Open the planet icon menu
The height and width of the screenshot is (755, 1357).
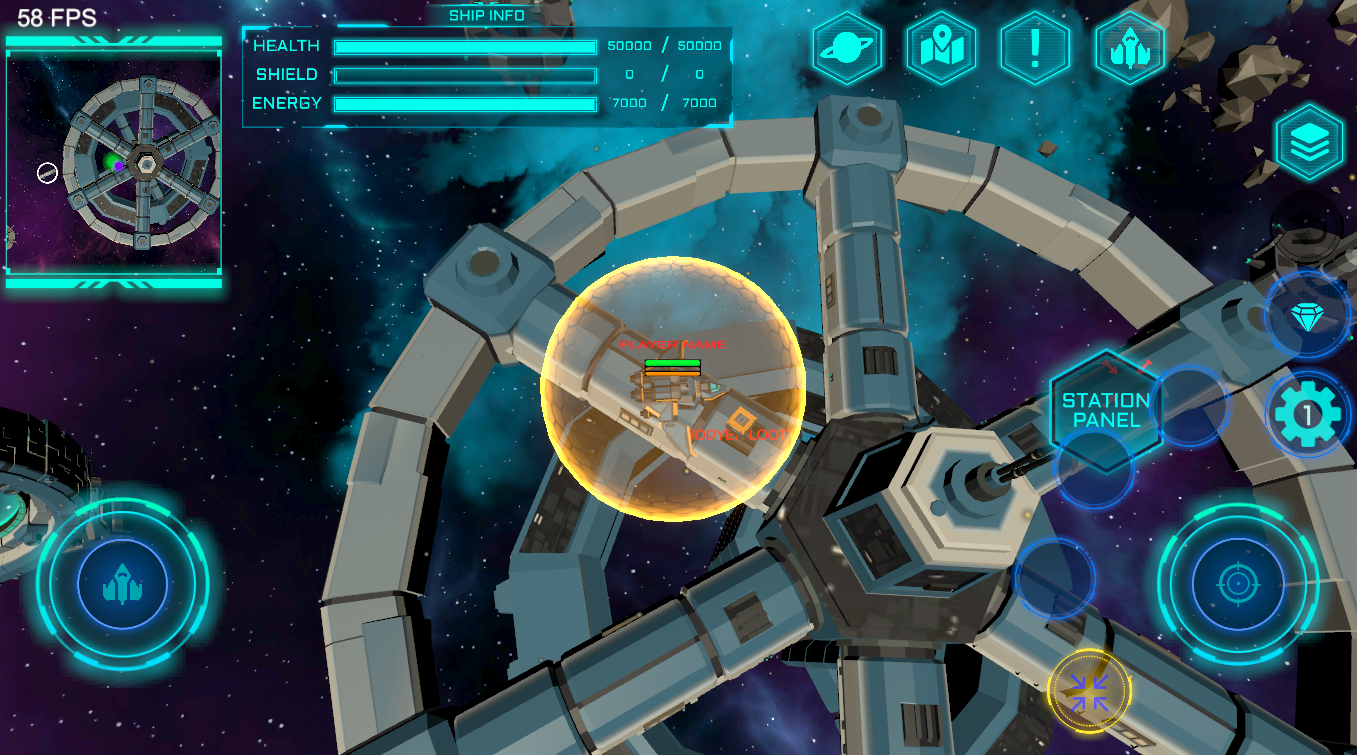(847, 48)
